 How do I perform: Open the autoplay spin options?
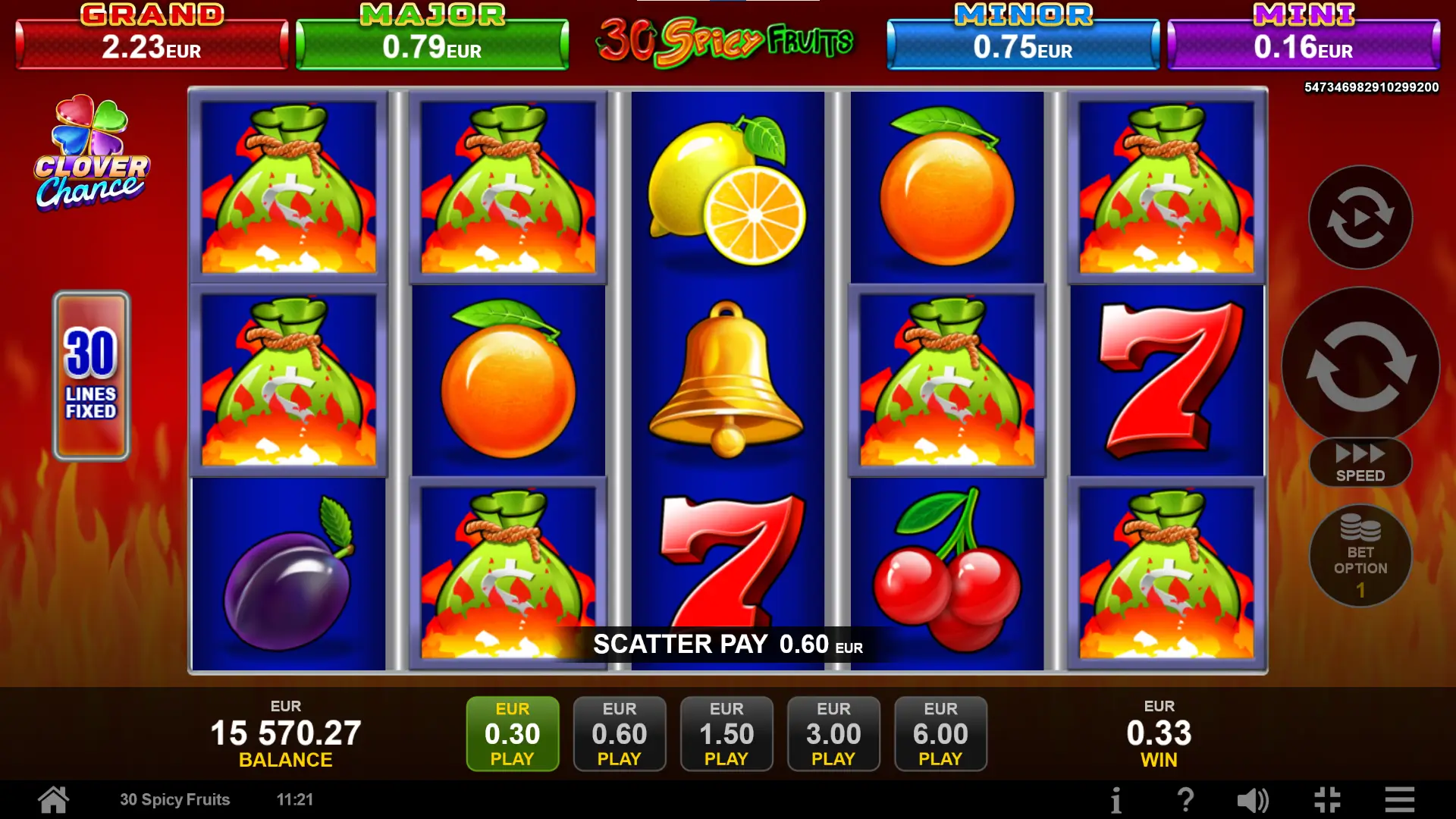(1360, 218)
